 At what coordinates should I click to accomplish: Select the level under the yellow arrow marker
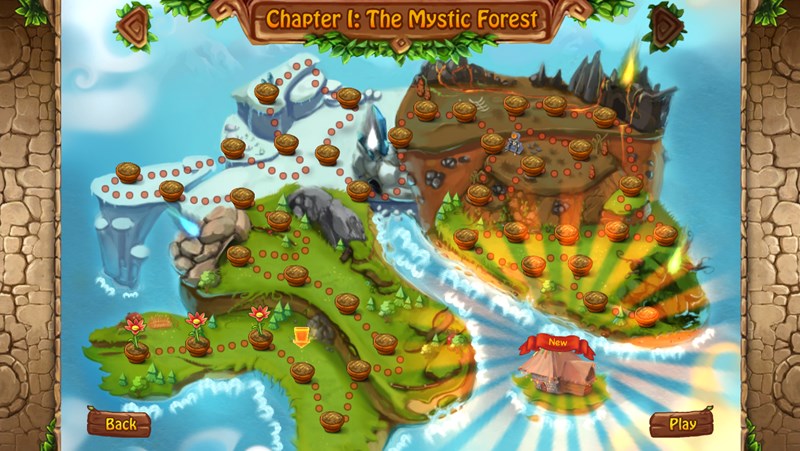click(302, 372)
